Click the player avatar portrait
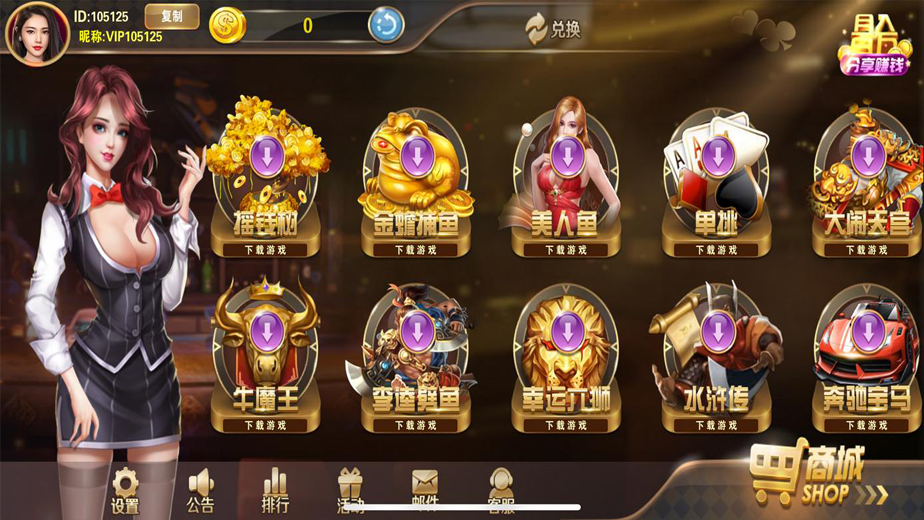 (38, 31)
